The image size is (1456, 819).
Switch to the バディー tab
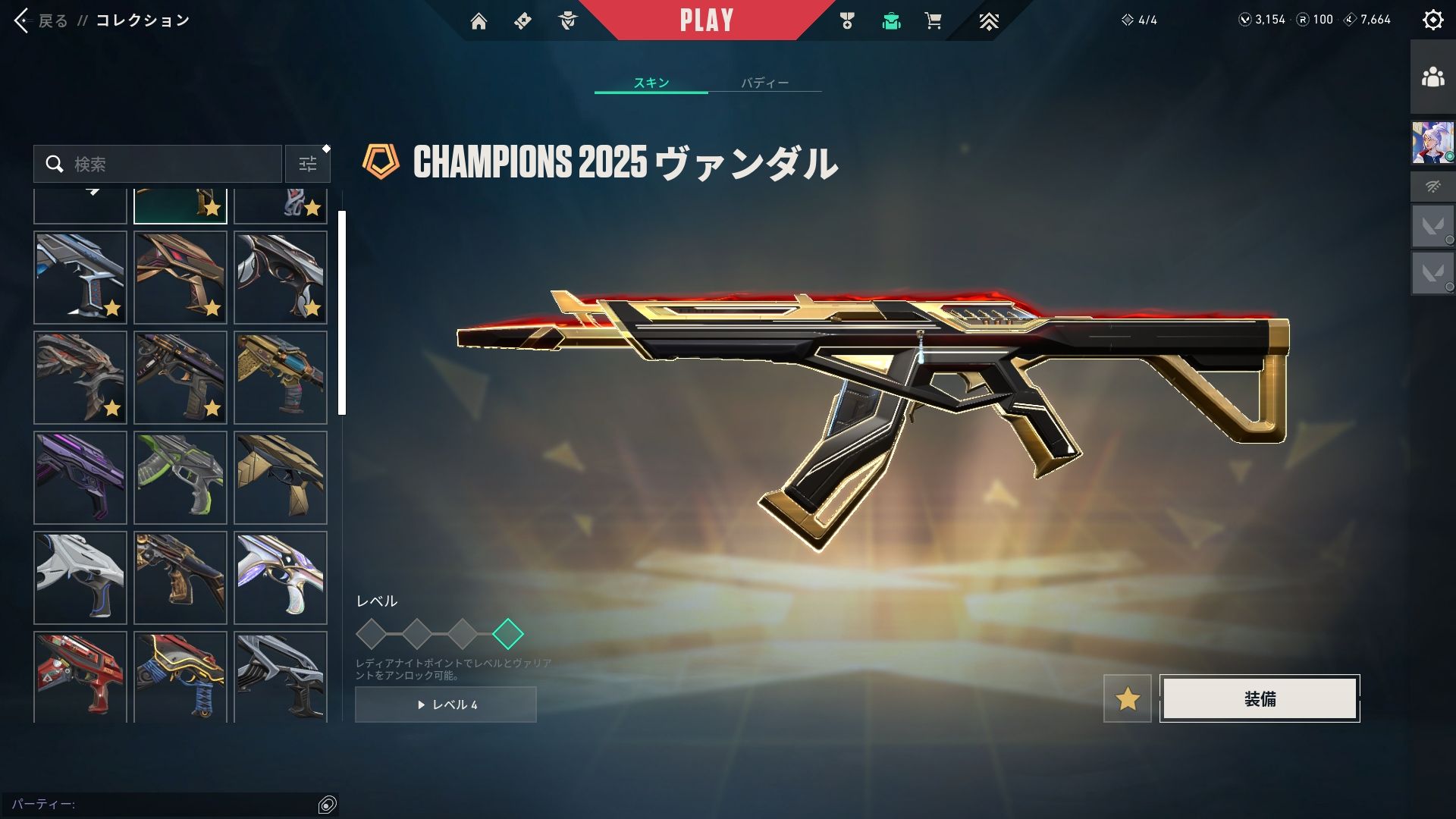click(764, 83)
